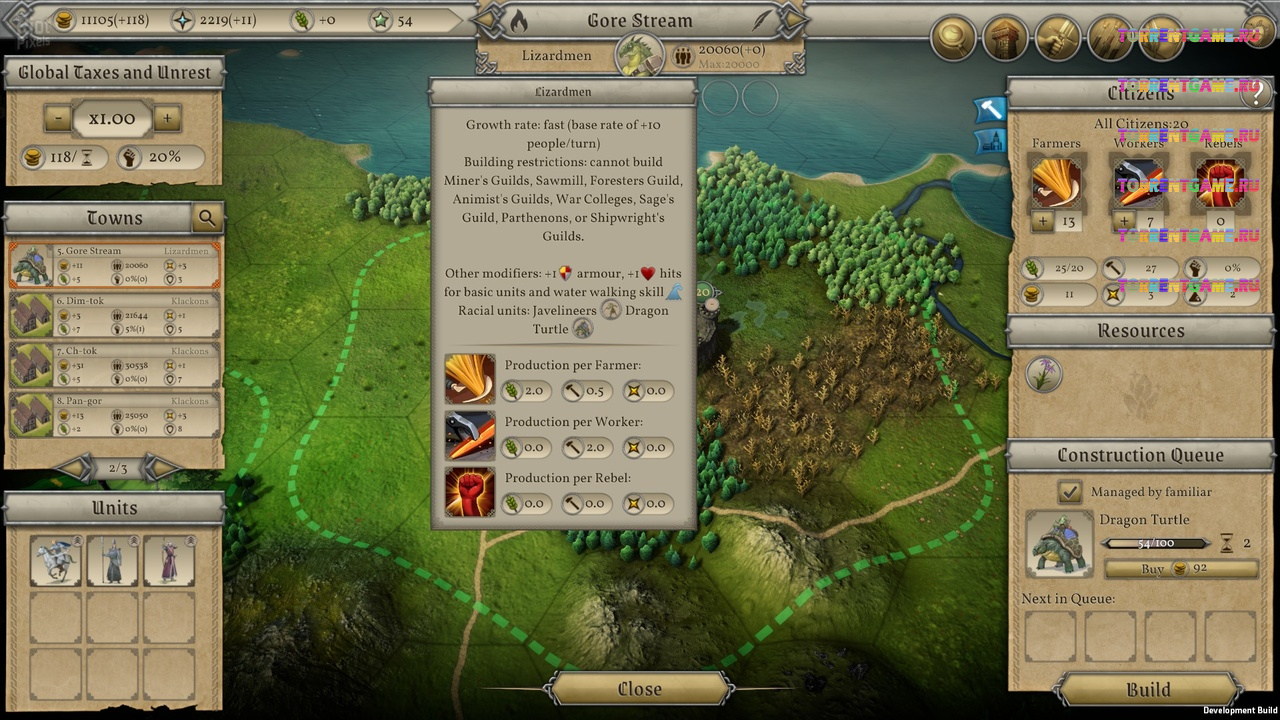This screenshot has height=720, width=1280.
Task: Click the blue hammer tab
Action: click(x=989, y=109)
